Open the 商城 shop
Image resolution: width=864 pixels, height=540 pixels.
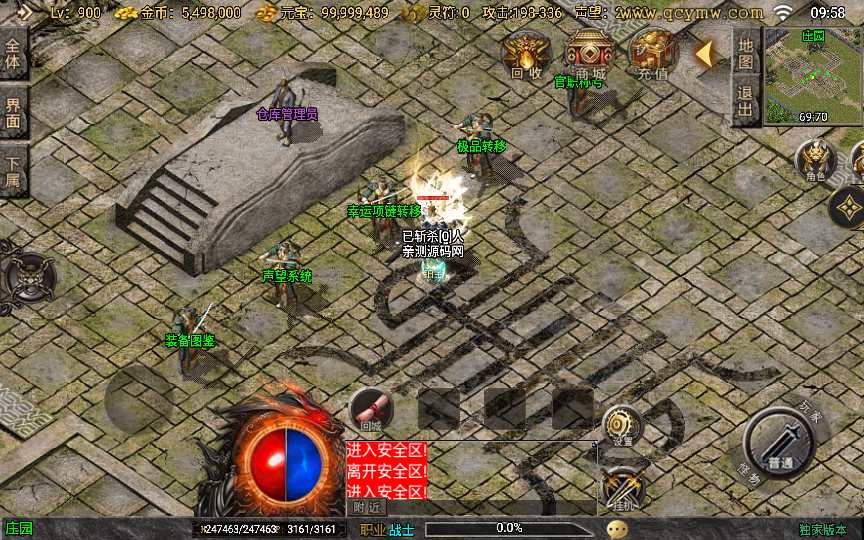coord(590,54)
